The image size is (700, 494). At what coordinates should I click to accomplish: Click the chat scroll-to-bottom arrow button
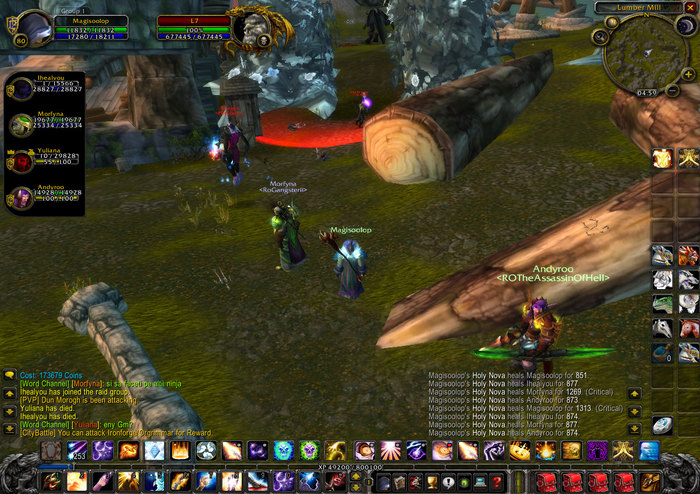(x=9, y=426)
